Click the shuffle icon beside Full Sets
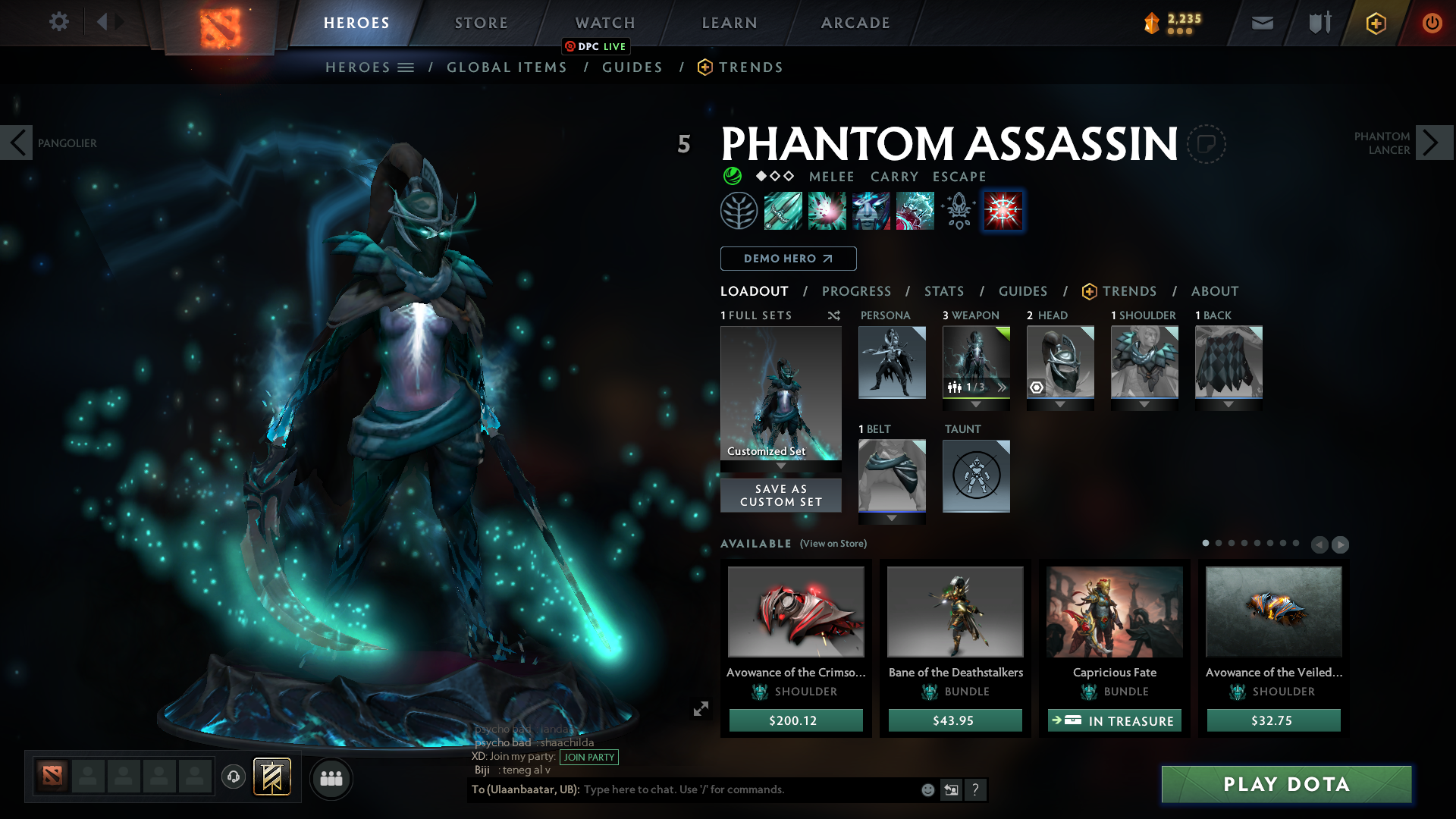The width and height of the screenshot is (1456, 819). click(x=834, y=315)
